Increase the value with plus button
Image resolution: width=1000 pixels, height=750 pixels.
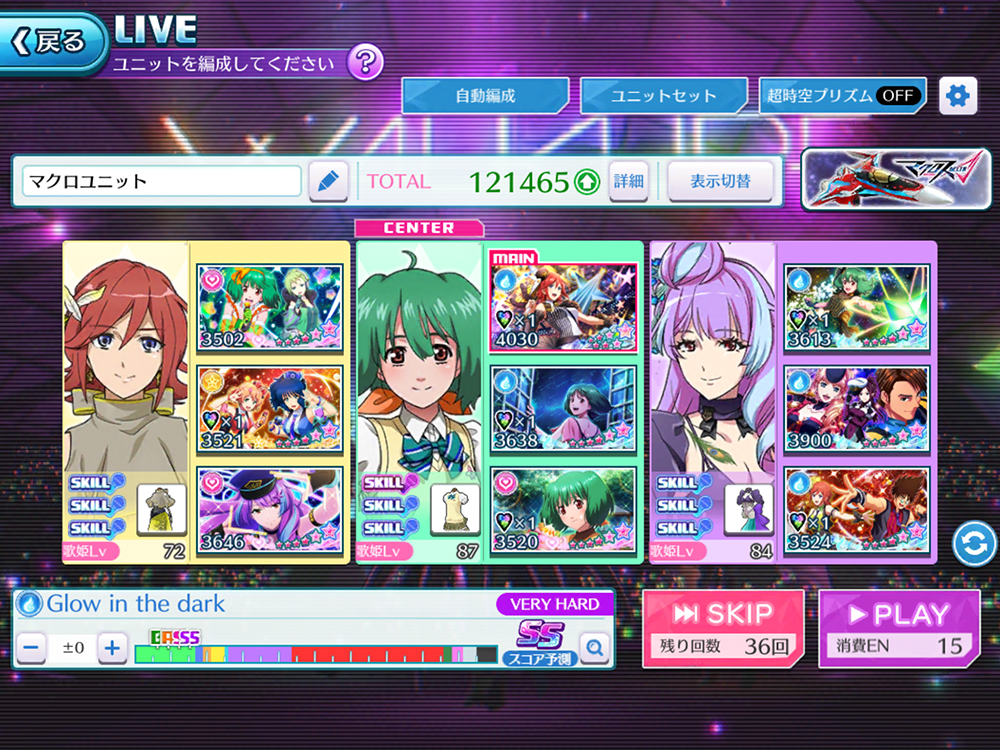[113, 648]
